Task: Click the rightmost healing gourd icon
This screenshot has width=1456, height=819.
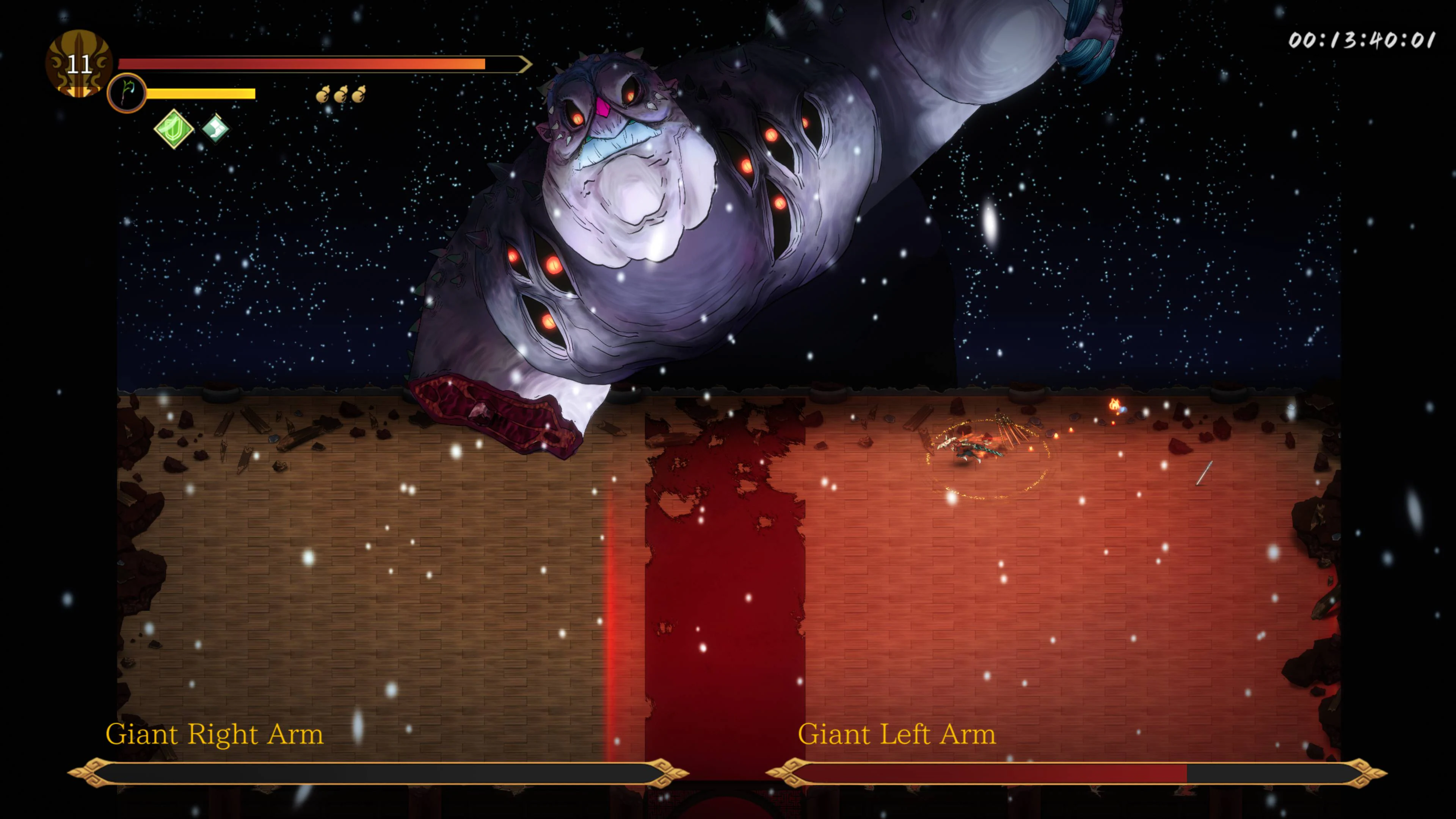Action: tap(361, 95)
